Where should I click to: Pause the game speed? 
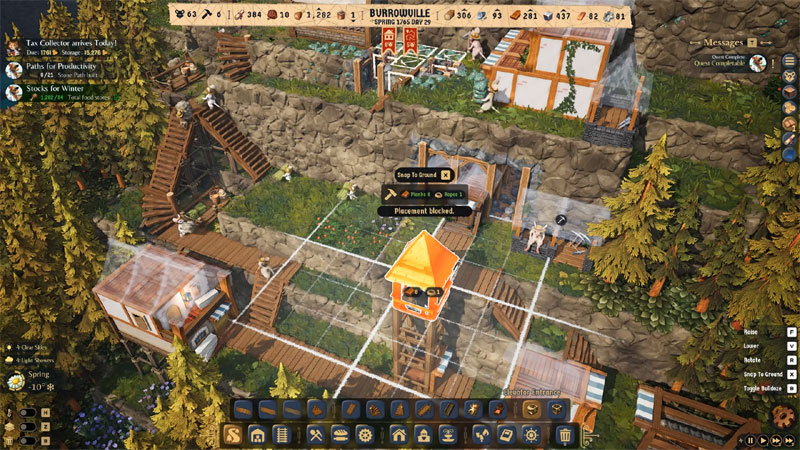751,440
